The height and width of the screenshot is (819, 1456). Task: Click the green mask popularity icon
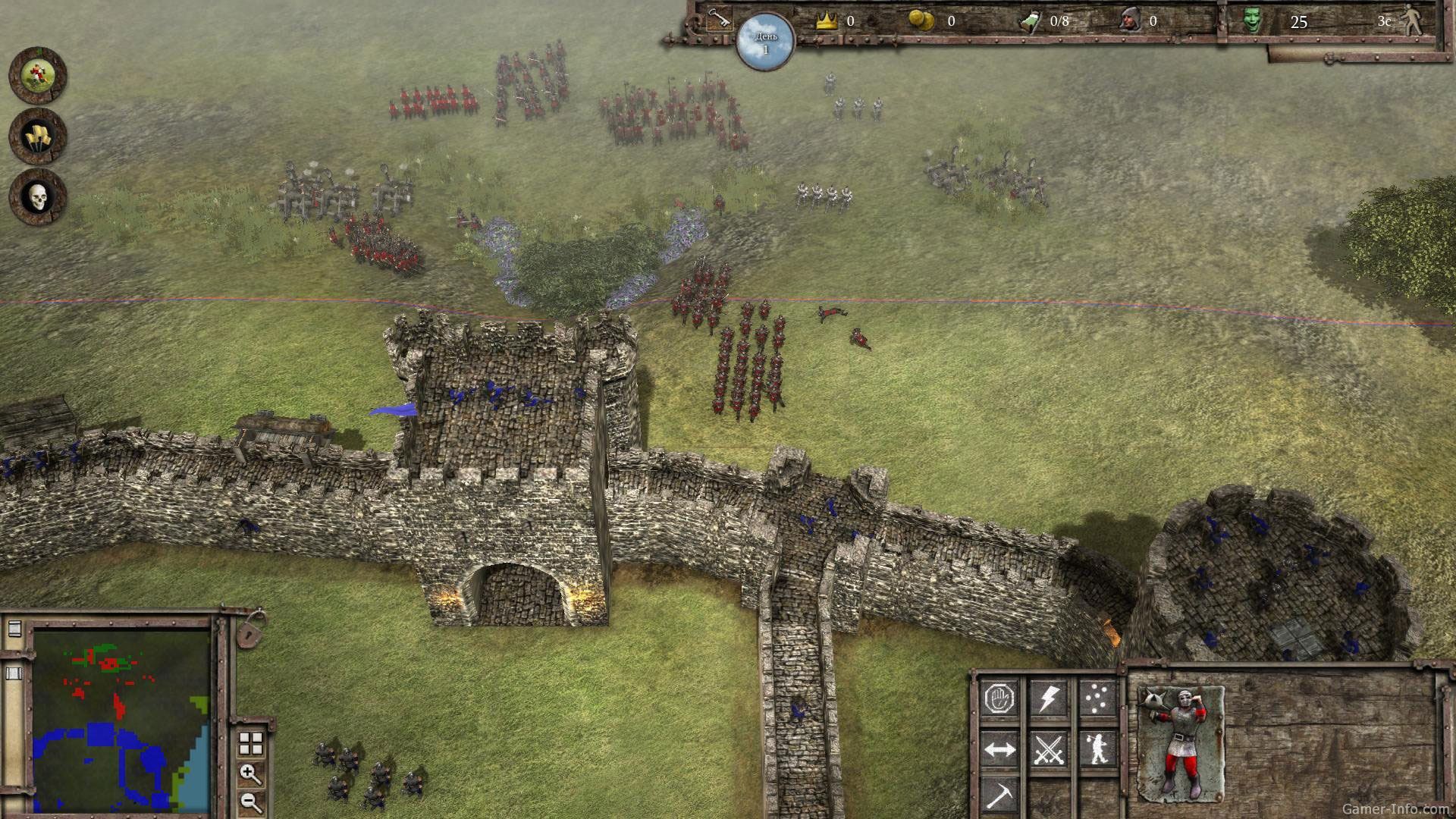pos(1253,20)
